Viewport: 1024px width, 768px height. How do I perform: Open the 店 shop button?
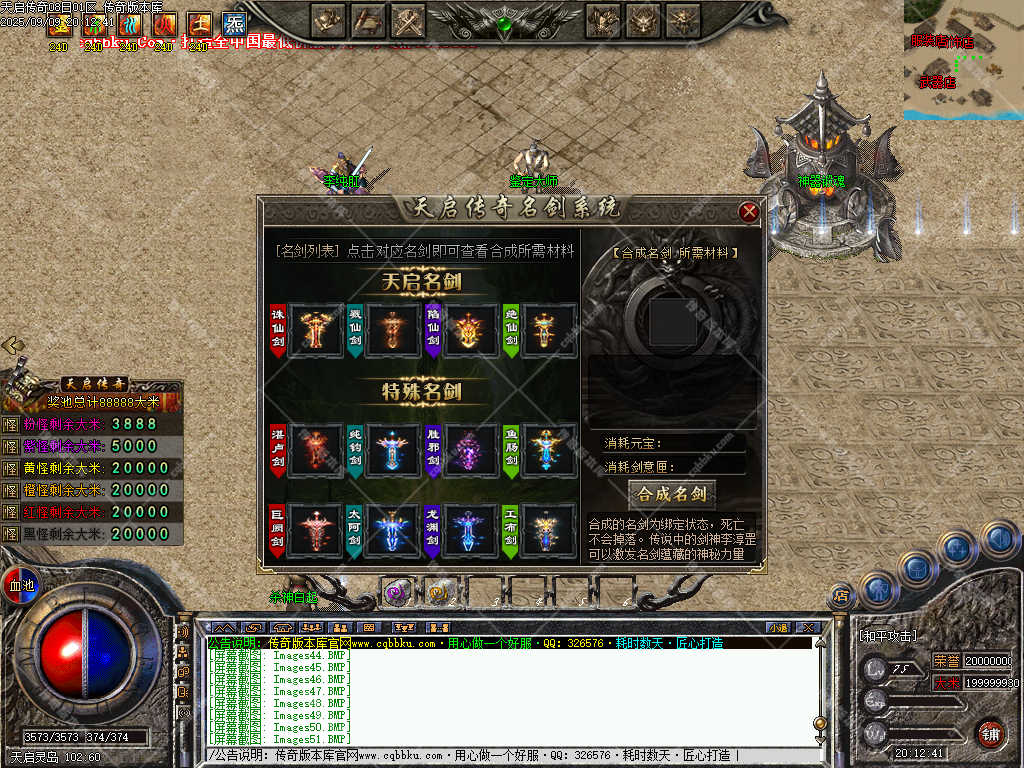[841, 597]
